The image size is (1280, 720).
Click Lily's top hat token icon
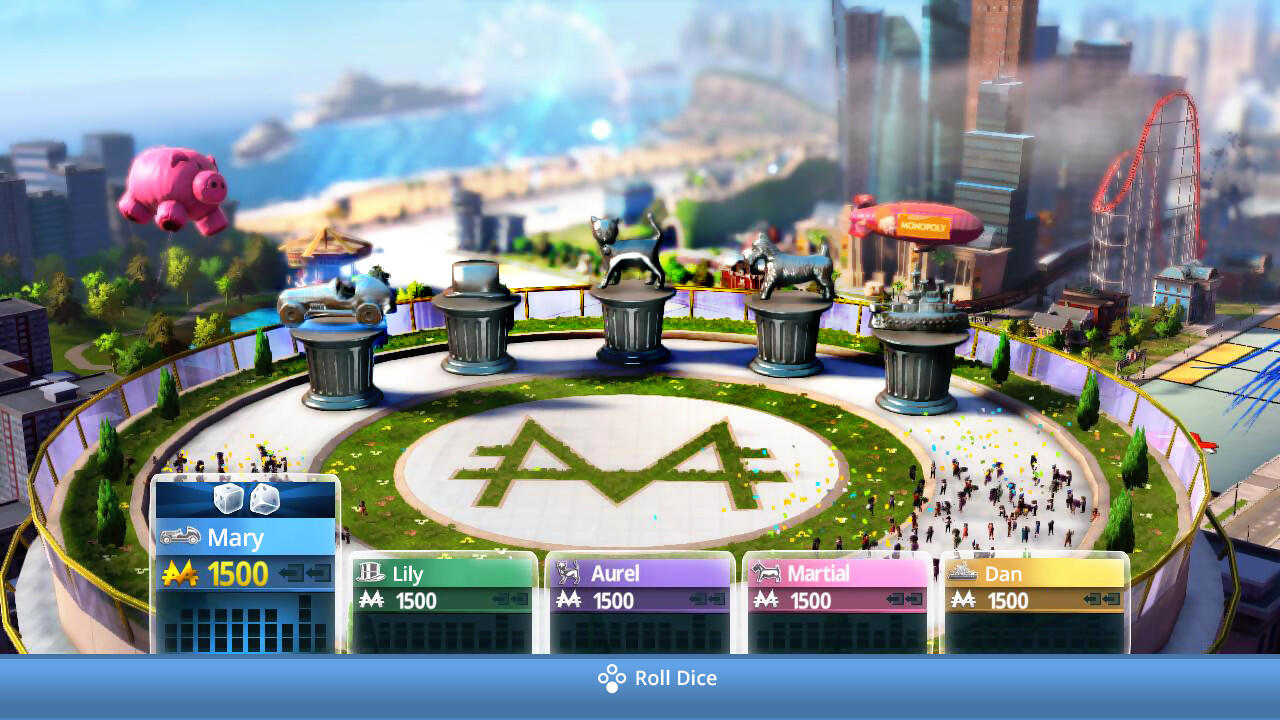click(369, 573)
